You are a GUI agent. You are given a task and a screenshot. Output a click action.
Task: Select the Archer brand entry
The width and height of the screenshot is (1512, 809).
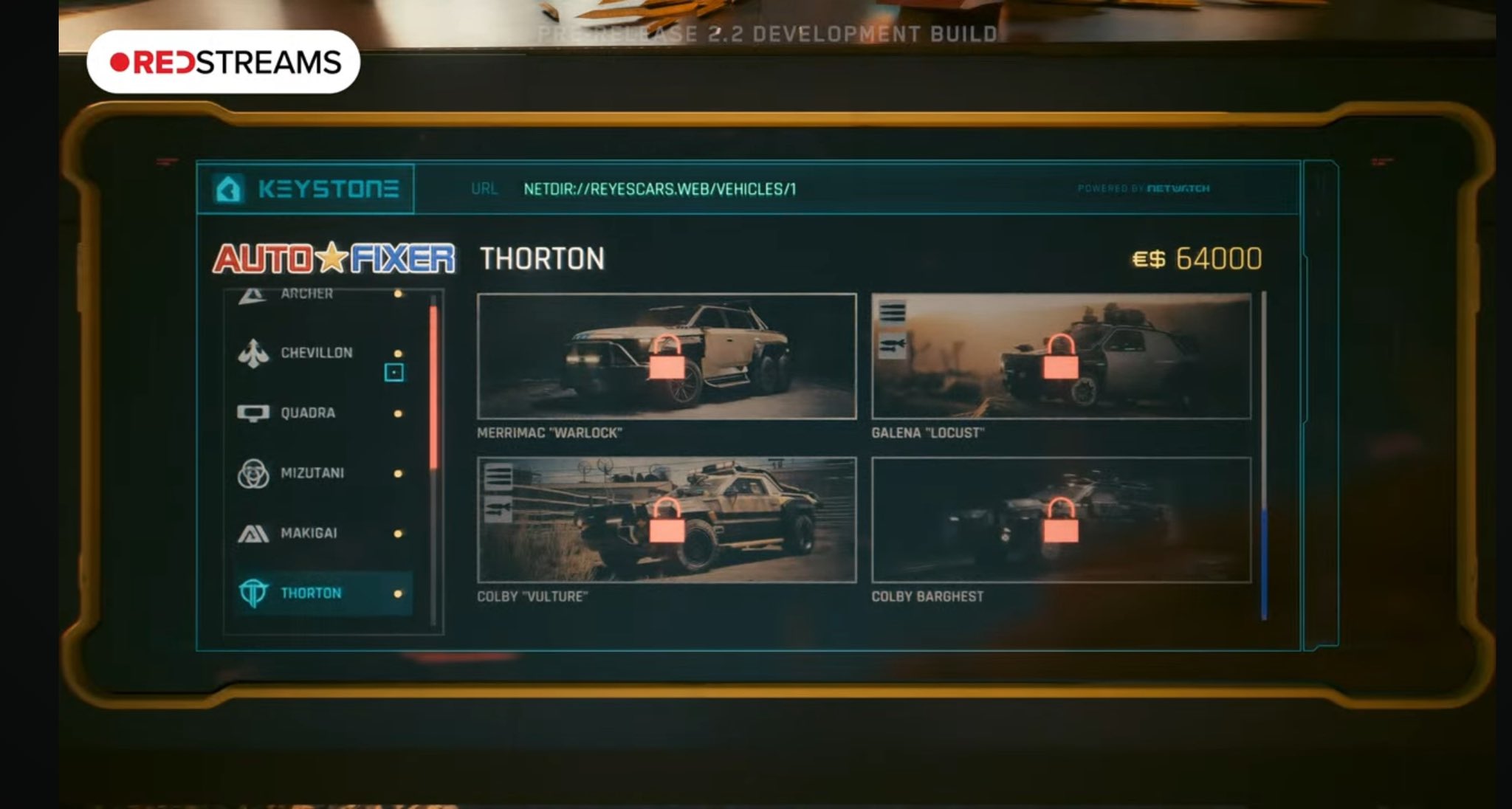(306, 294)
